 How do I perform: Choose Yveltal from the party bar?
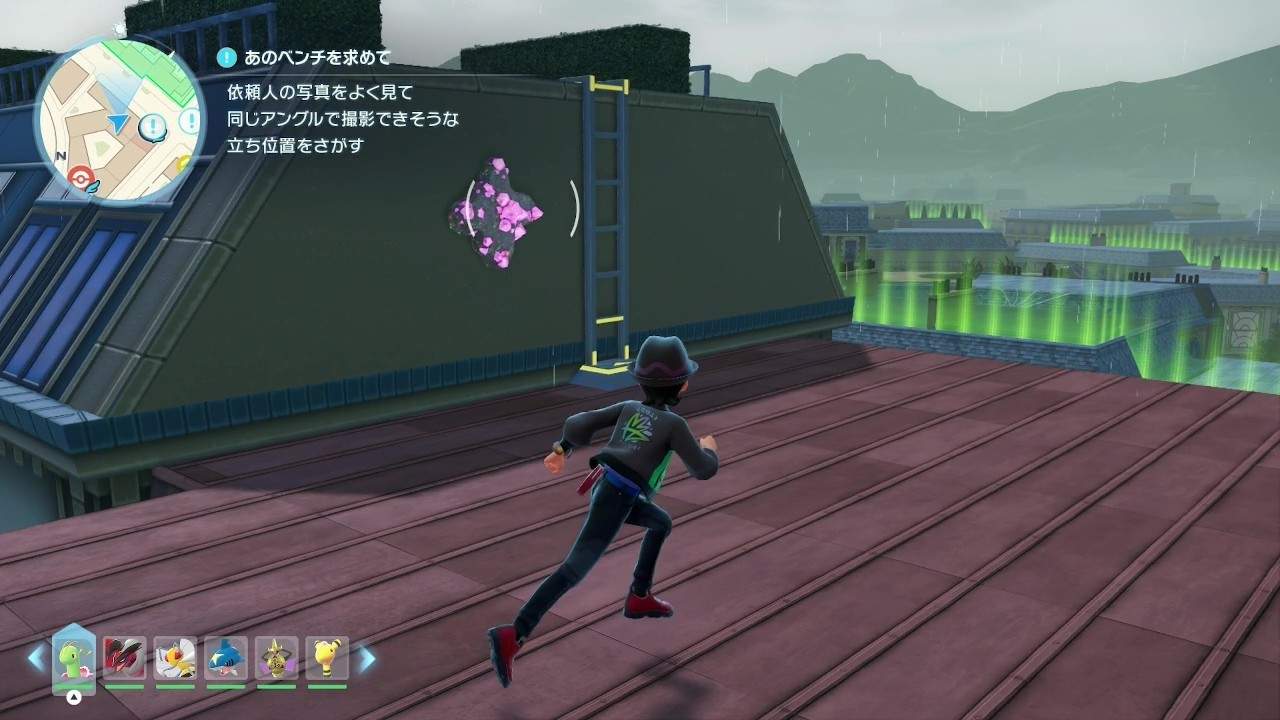(124, 657)
